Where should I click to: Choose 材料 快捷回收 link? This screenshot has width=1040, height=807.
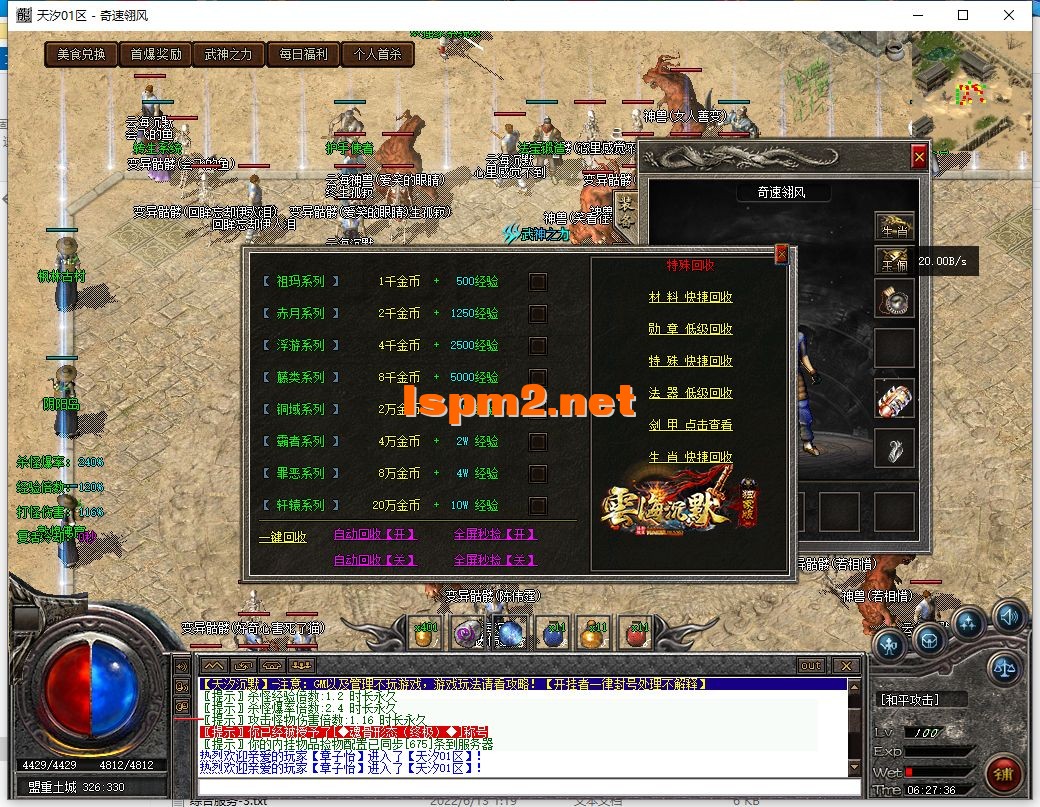click(690, 297)
